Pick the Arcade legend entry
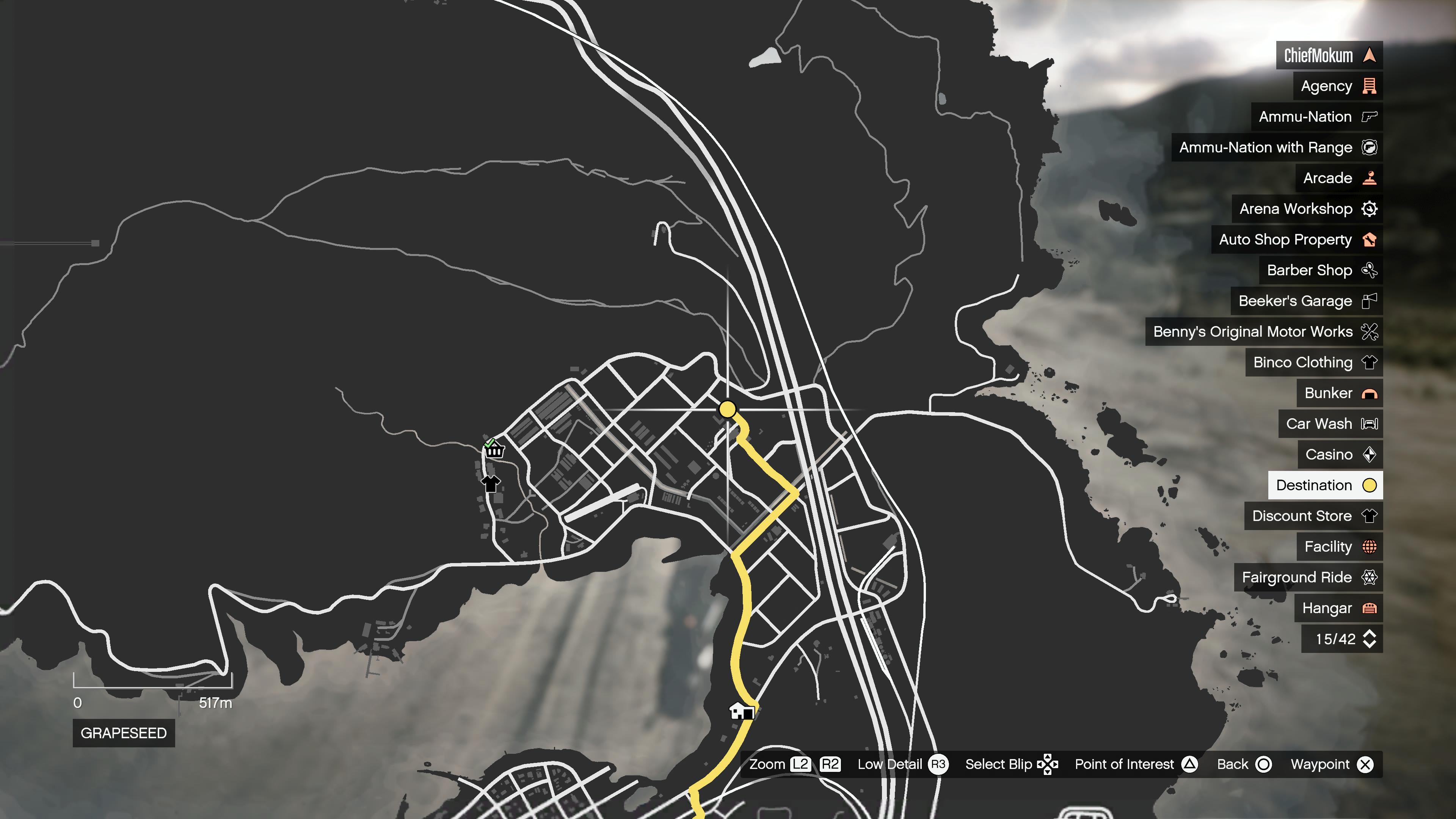 [x=1338, y=178]
